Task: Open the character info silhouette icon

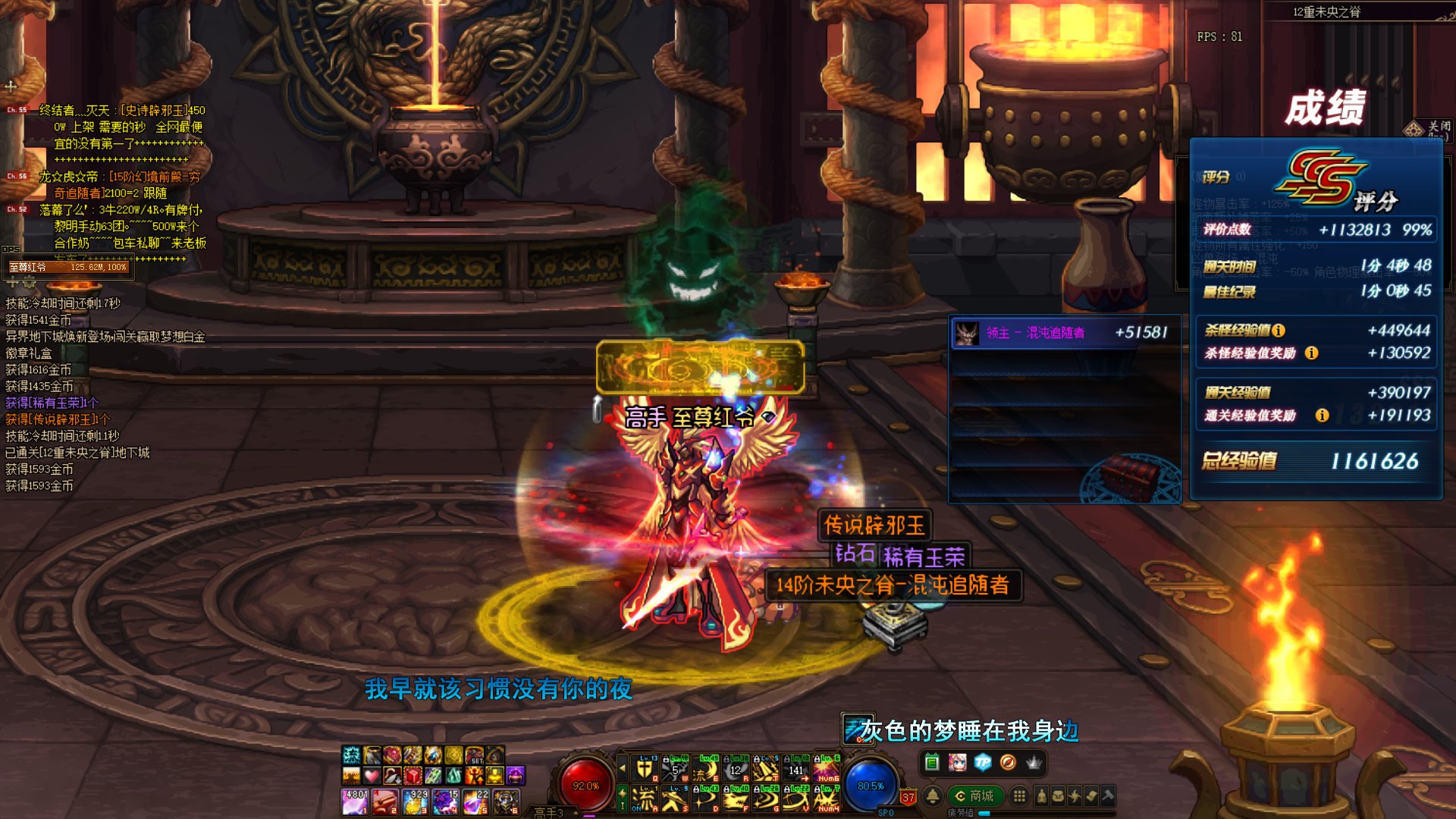Action: pyautogui.click(x=1041, y=795)
